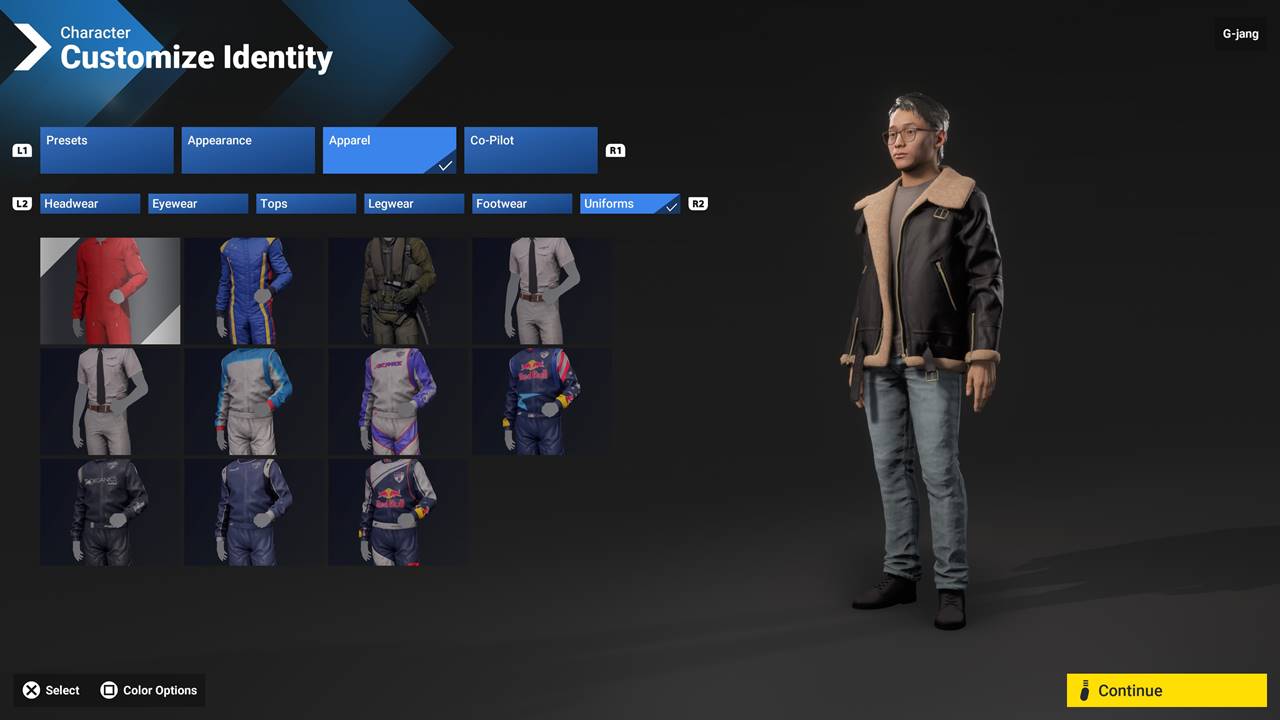1280x720 pixels.
Task: Choose the Legwear category
Action: pos(414,204)
